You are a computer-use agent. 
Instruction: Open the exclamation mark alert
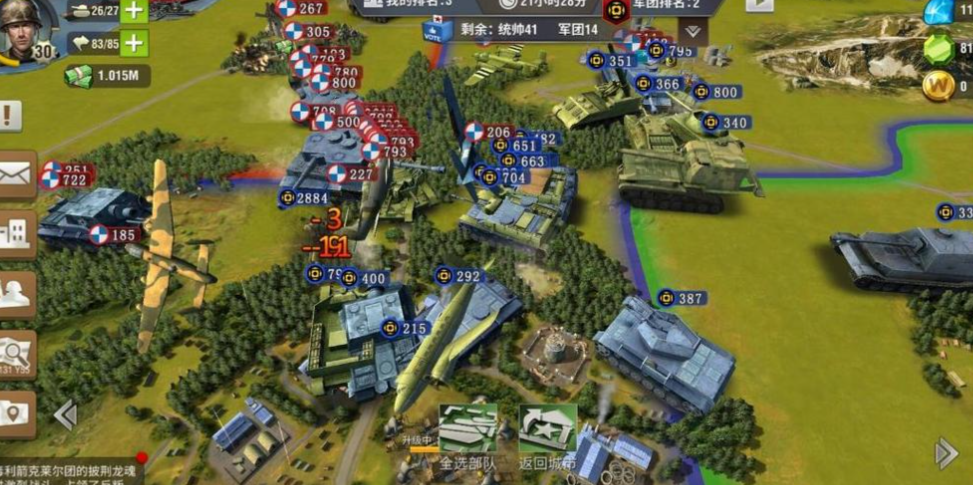[11, 116]
